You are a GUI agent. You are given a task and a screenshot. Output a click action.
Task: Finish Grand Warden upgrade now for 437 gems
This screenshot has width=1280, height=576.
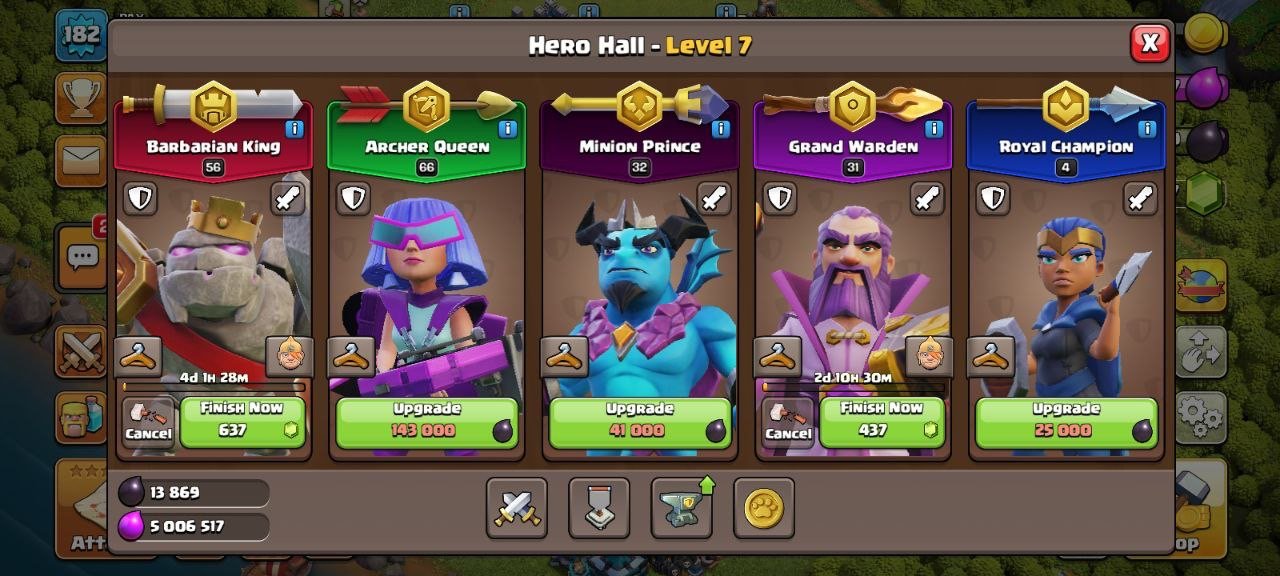[881, 421]
